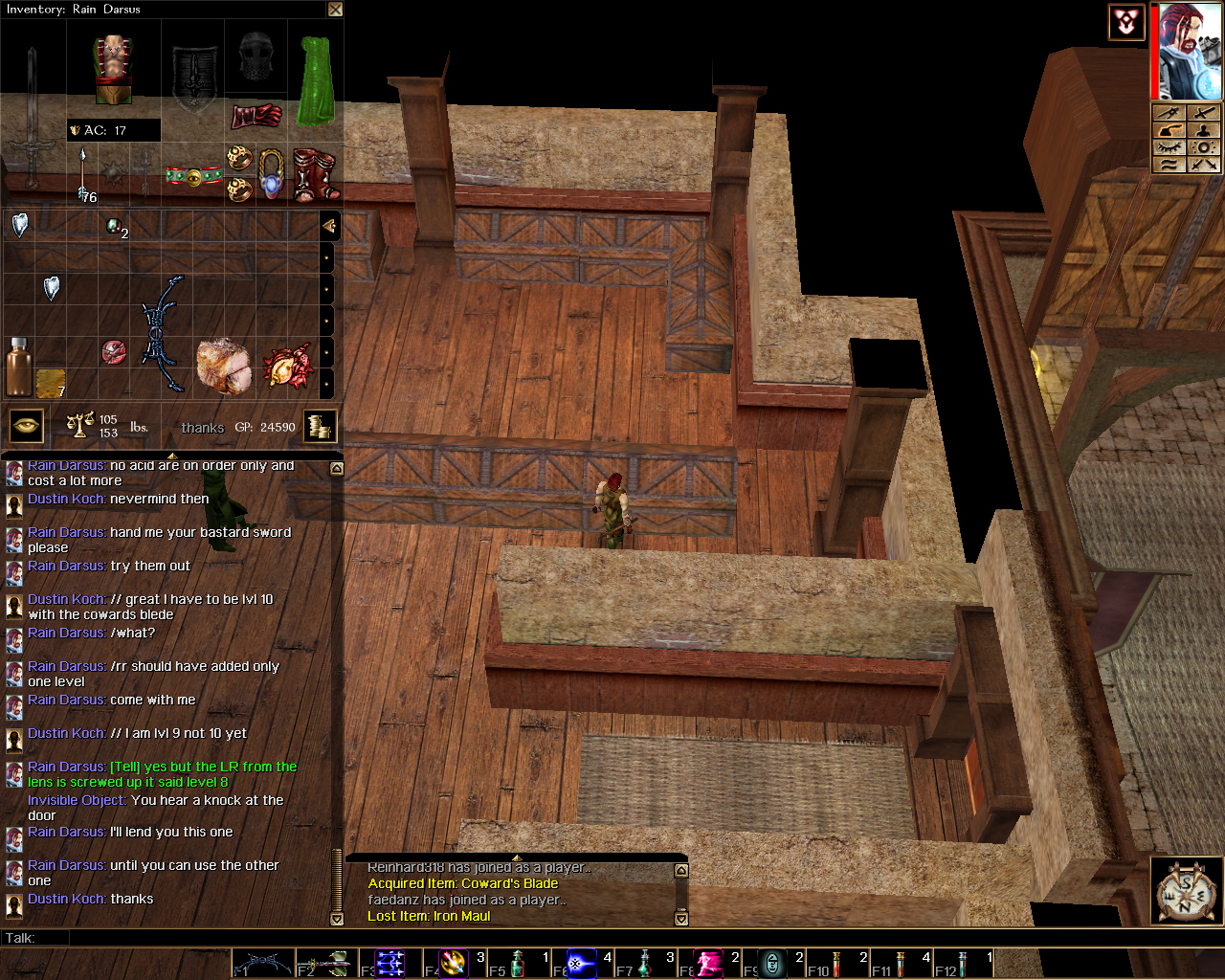Screen dimensions: 1225x980
Task: Activate the F8 pink running figure quickslot
Action: (x=708, y=963)
